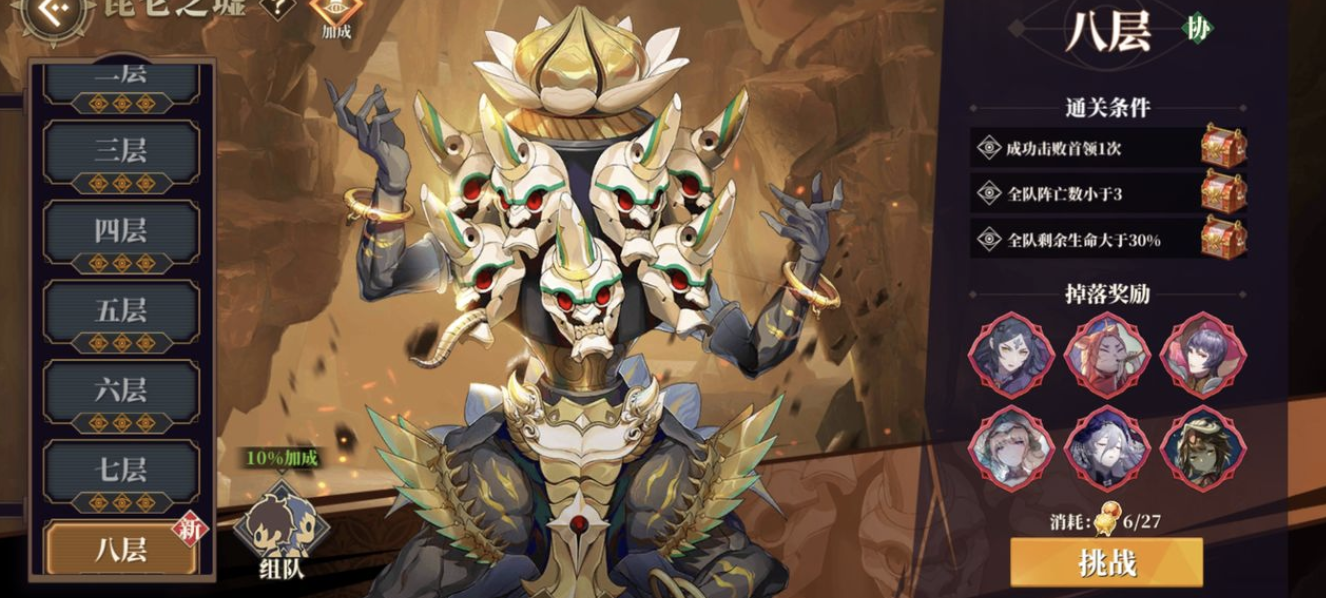Switch to the 七层 floor
The width and height of the screenshot is (1326, 598).
[121, 469]
